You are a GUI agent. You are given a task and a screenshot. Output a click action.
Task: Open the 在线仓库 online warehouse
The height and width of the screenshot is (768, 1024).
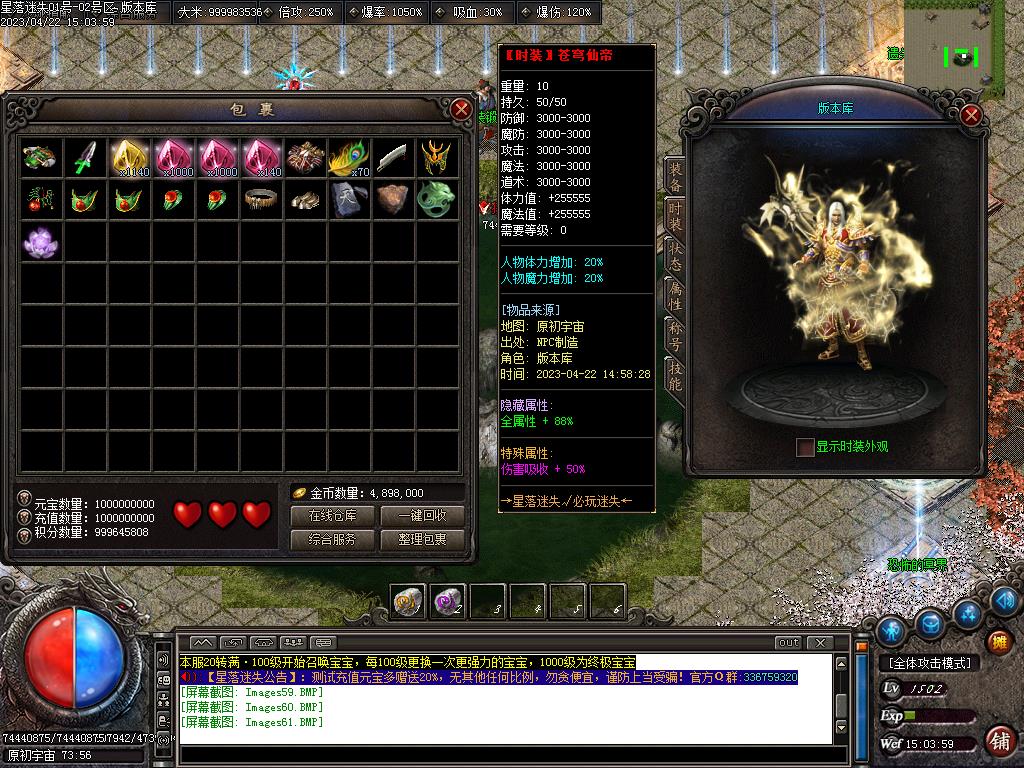(x=333, y=516)
